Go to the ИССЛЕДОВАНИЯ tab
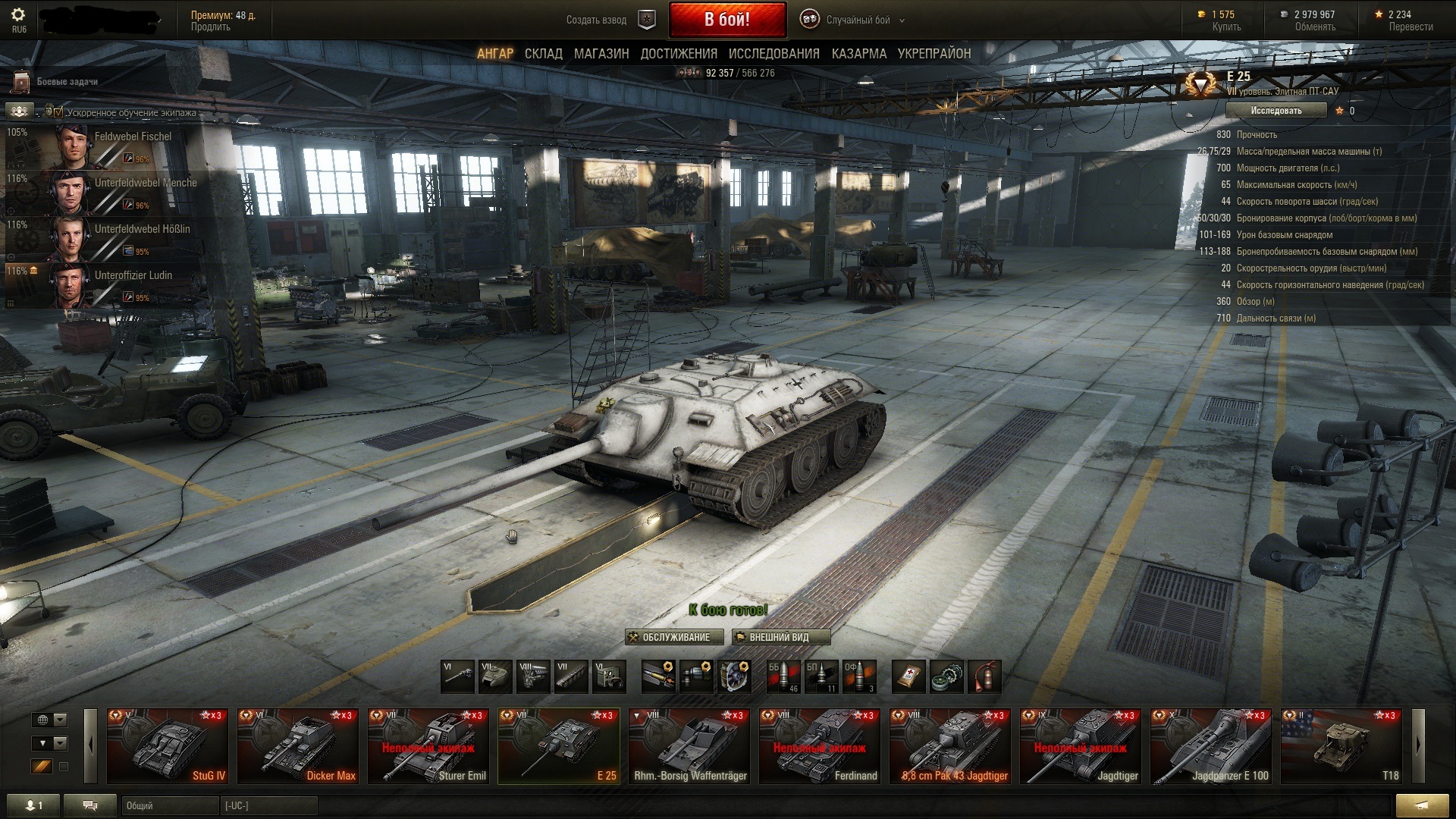Screen dimensions: 1456x819 (773, 54)
